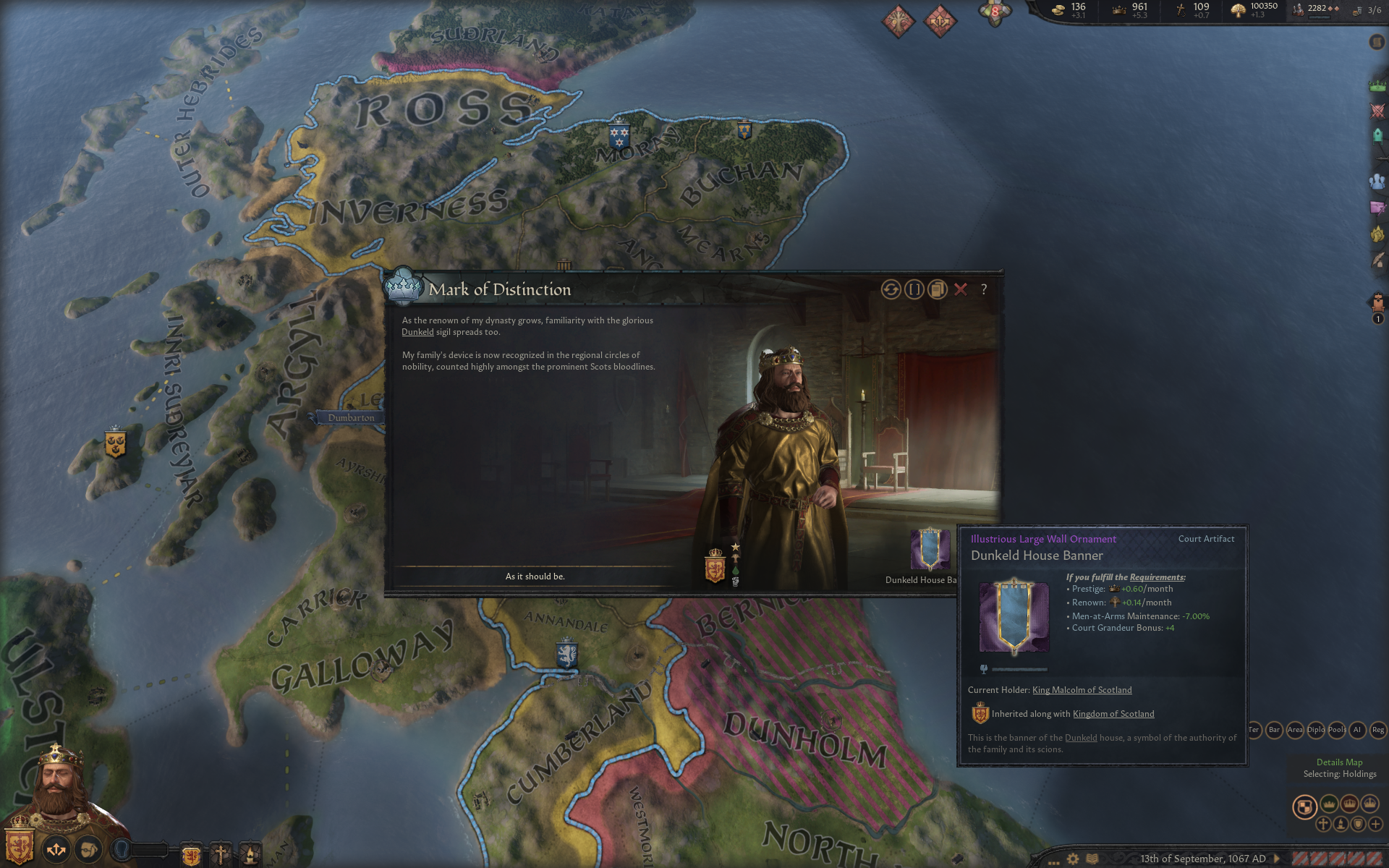Choose the 'As it should be.' event option
This screenshot has width=1389, height=868.
click(535, 576)
